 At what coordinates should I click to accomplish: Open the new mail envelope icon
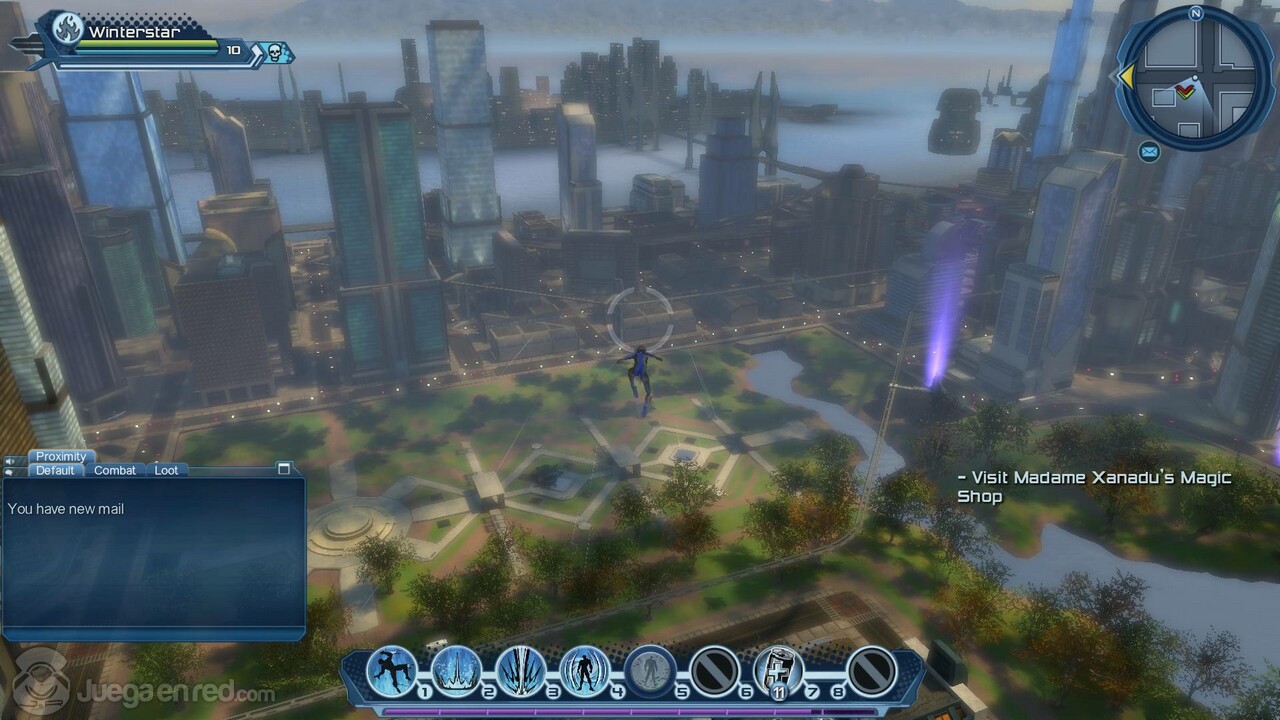pos(1149,152)
